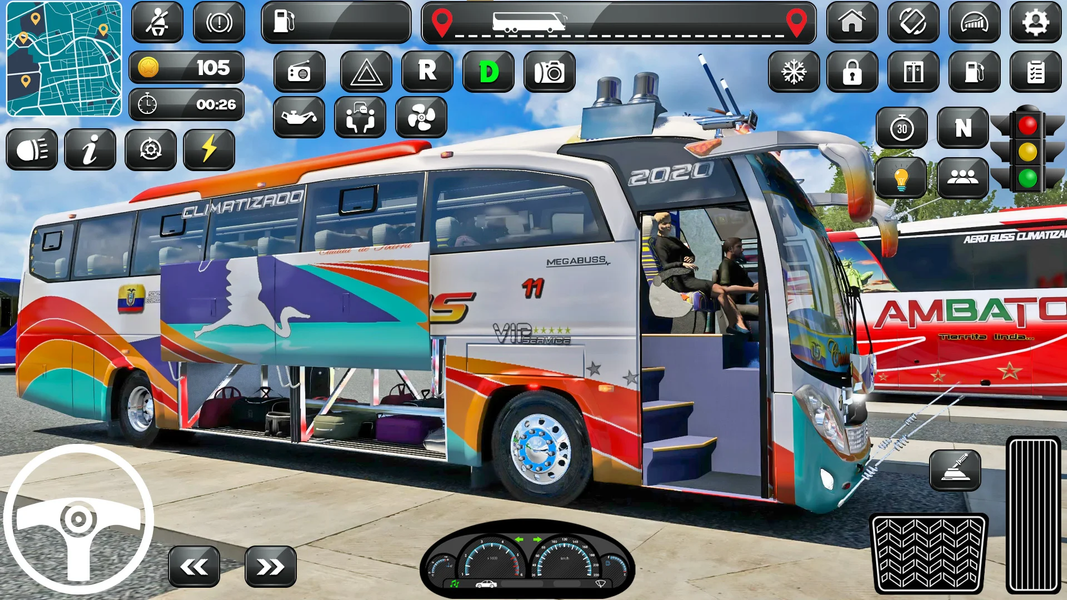This screenshot has width=1067, height=600.
Task: Tap the radio icon button
Action: click(x=299, y=72)
